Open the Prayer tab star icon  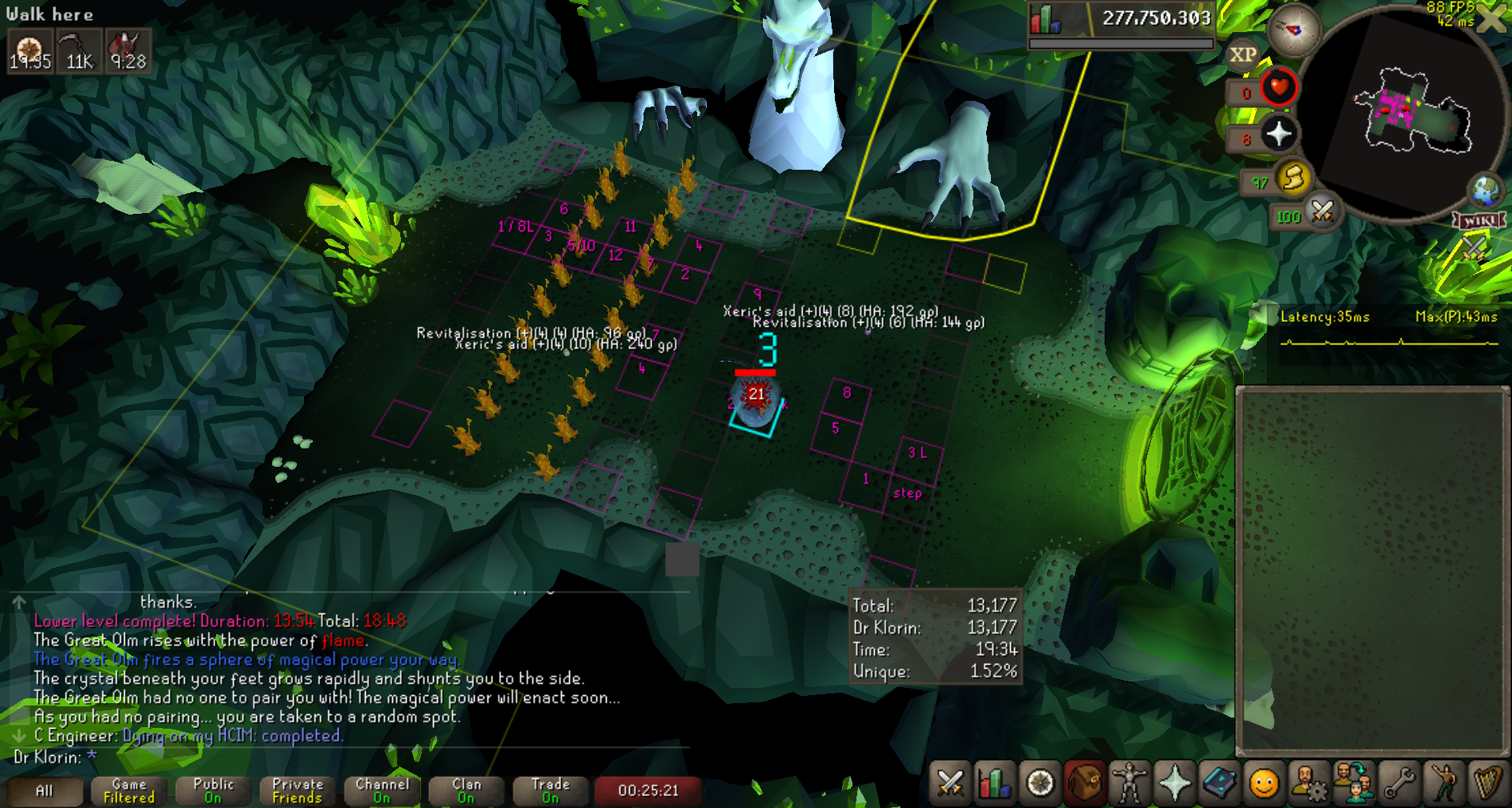click(1174, 782)
